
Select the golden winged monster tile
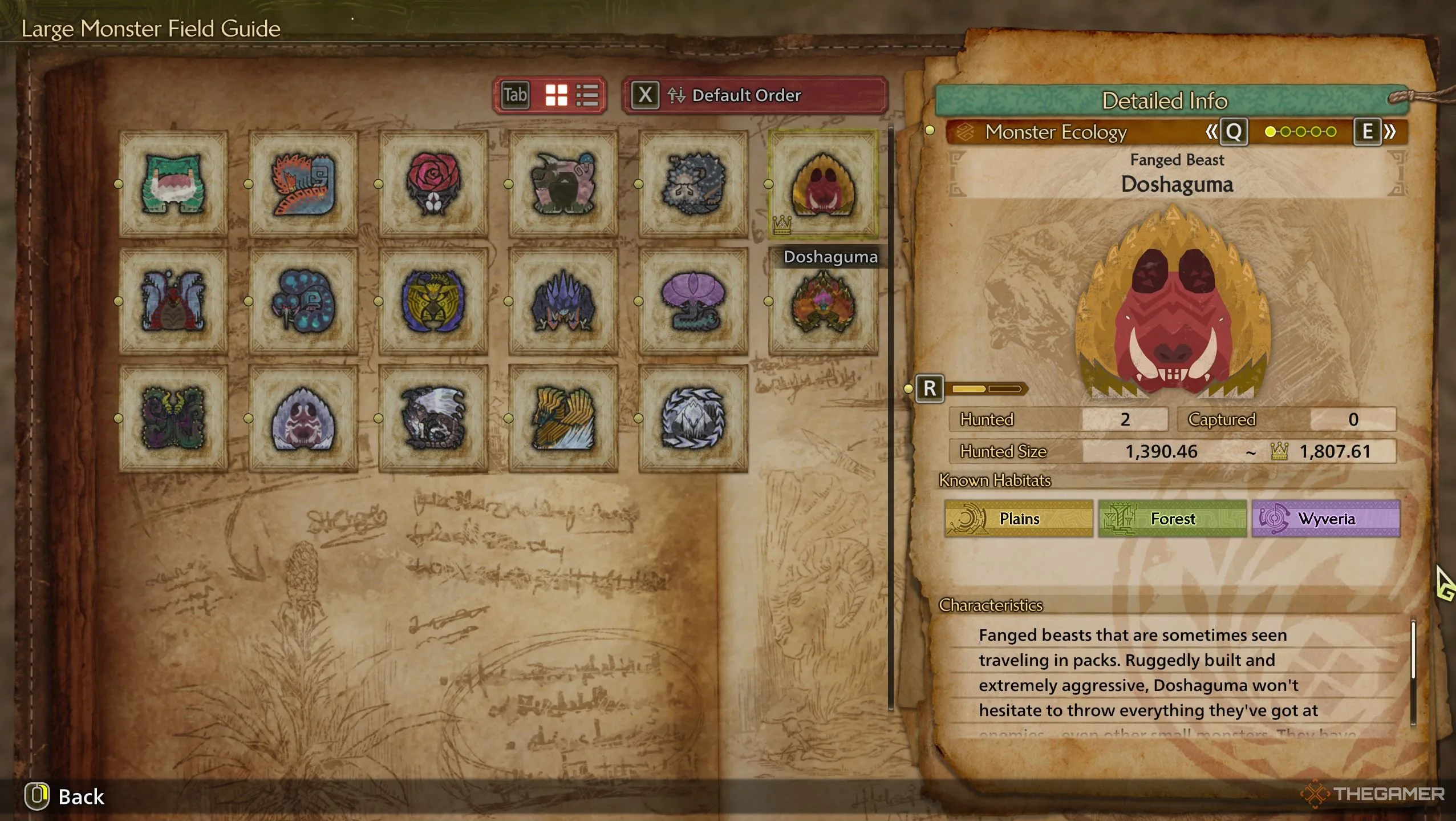tap(563, 418)
